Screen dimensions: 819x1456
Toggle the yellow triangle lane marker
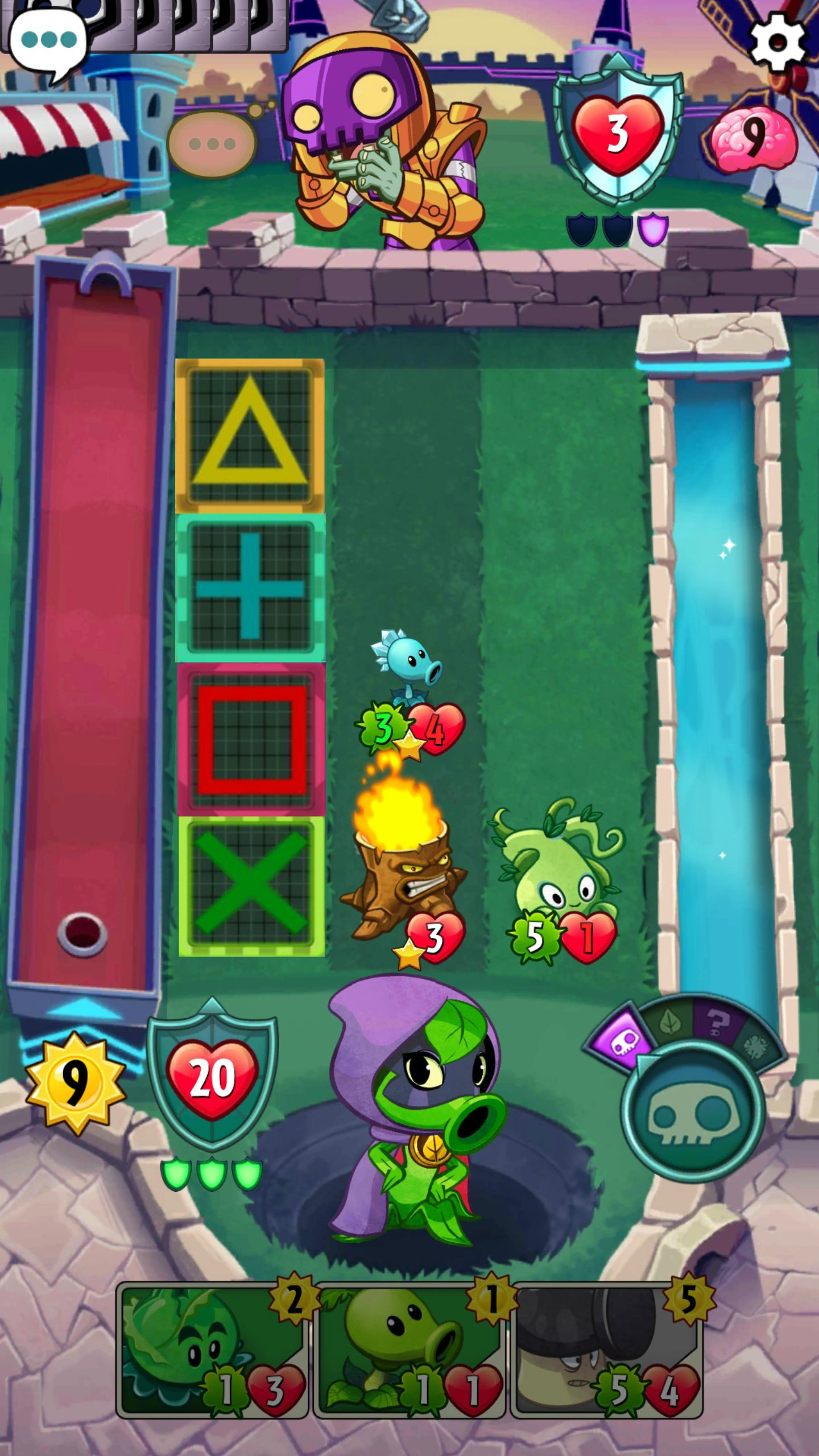coord(249,435)
